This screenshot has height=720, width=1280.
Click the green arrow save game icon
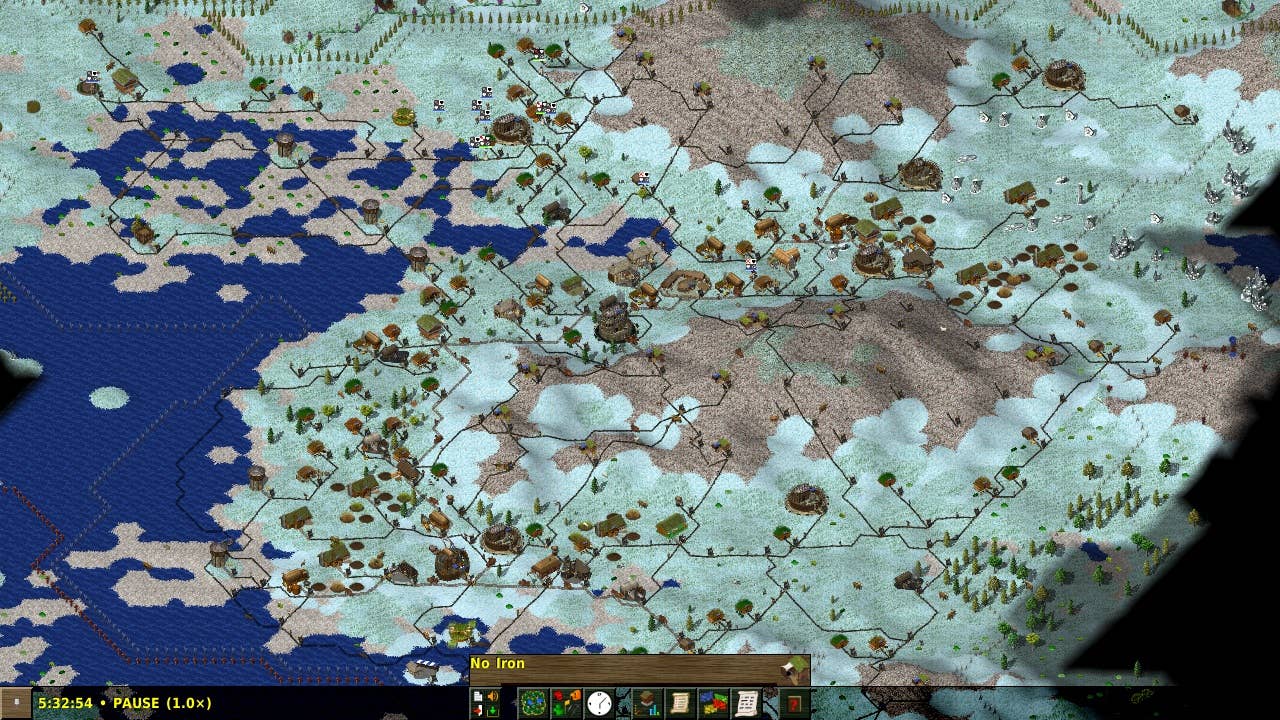tap(492, 709)
